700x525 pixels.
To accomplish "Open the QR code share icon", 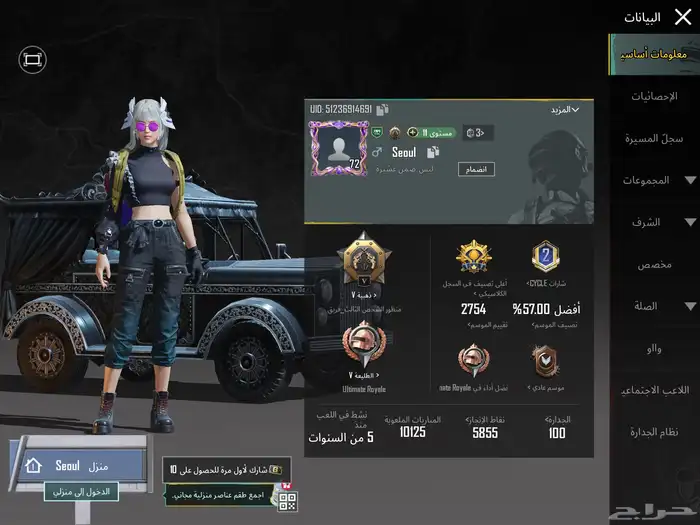I will click(x=288, y=499).
